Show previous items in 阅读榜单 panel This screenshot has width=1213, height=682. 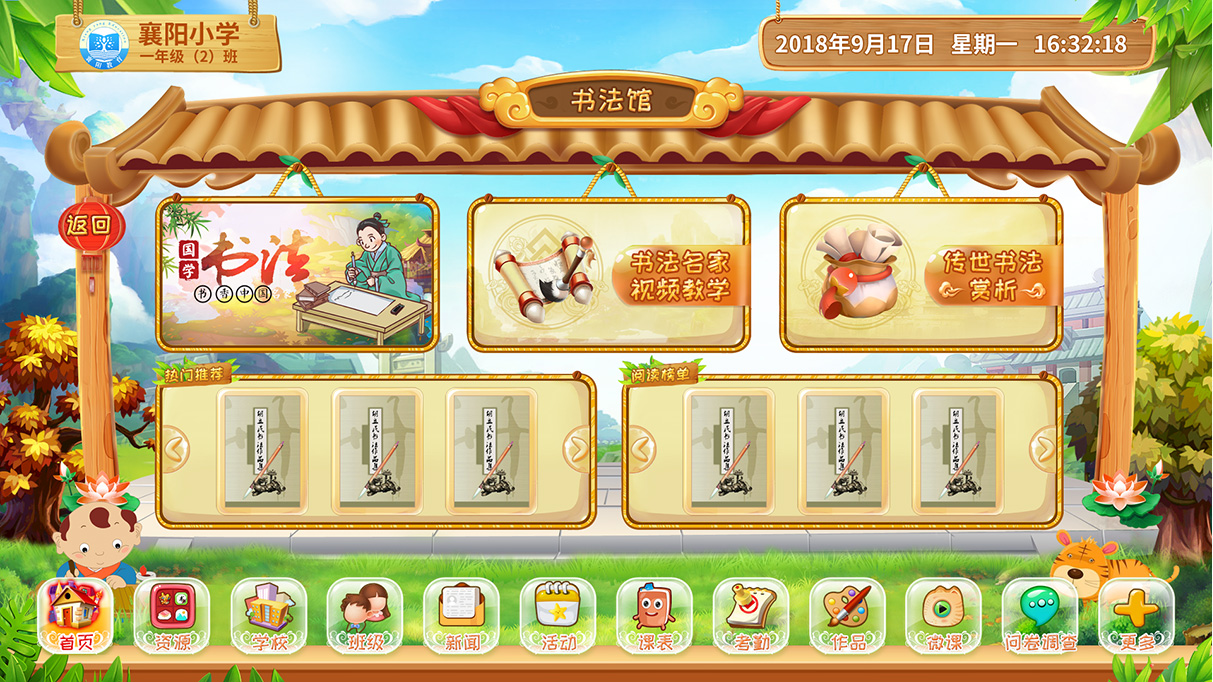[640, 449]
